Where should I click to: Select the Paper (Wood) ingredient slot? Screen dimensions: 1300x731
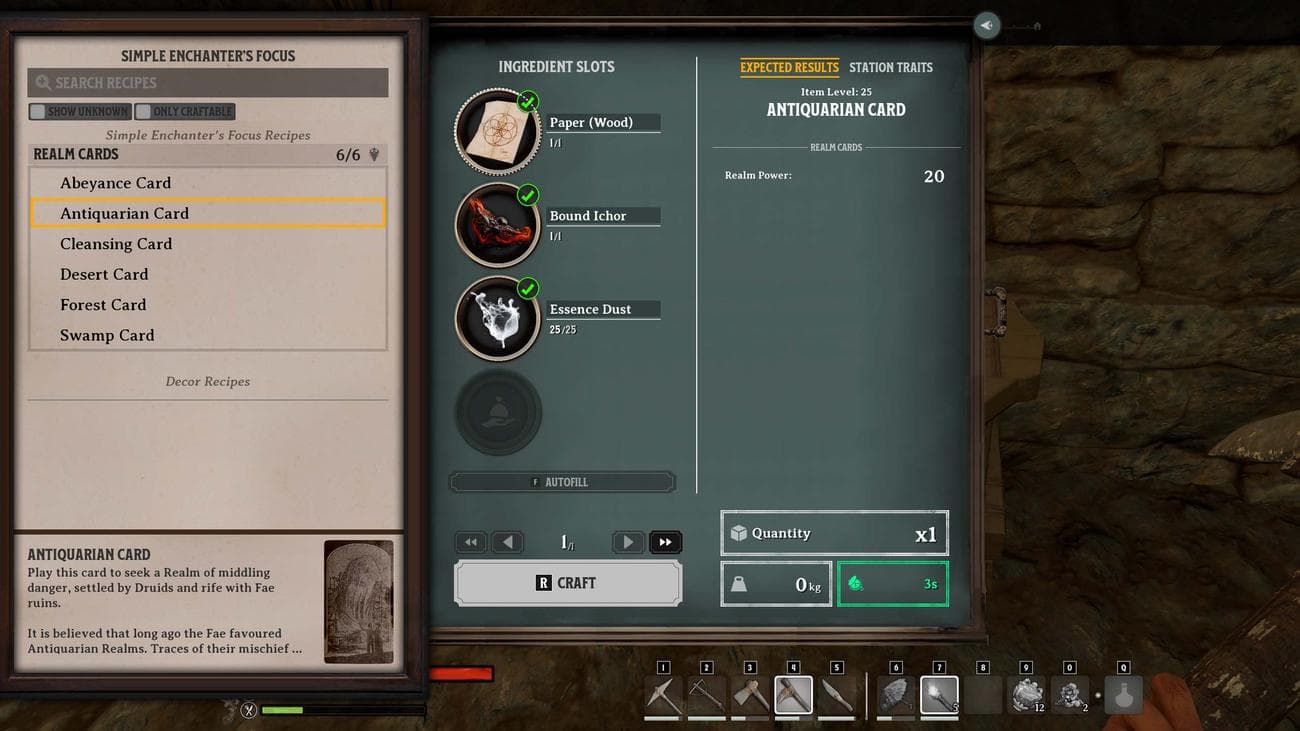(x=498, y=131)
